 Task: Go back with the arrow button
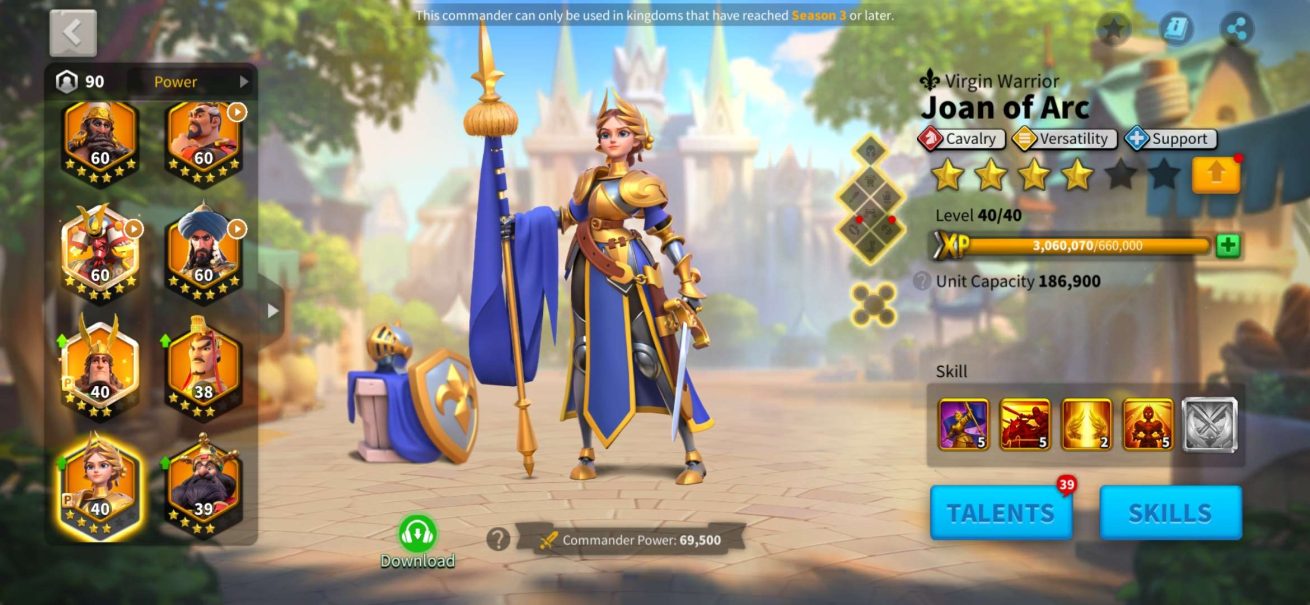[73, 33]
